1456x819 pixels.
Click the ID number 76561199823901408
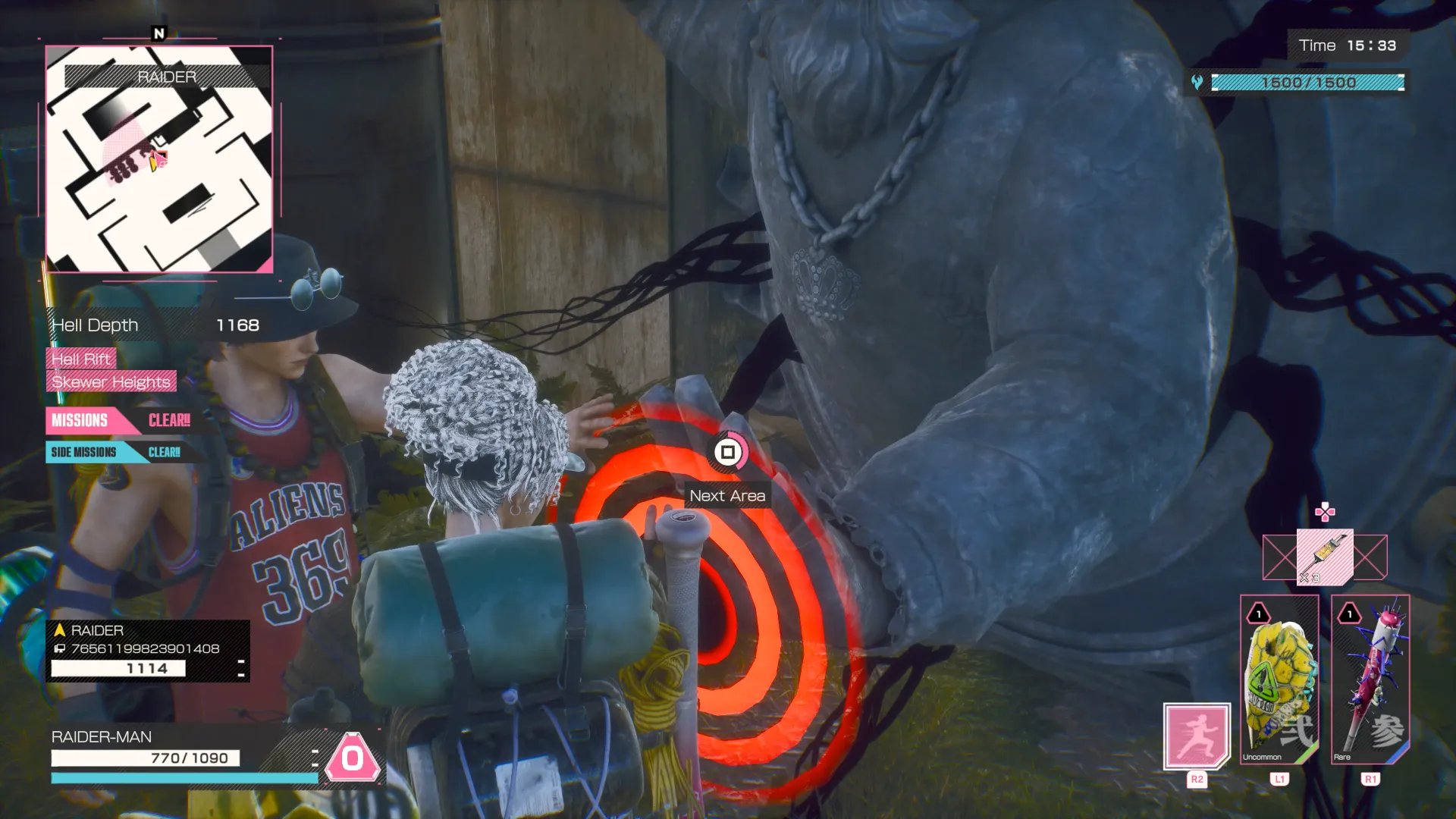coord(135,649)
